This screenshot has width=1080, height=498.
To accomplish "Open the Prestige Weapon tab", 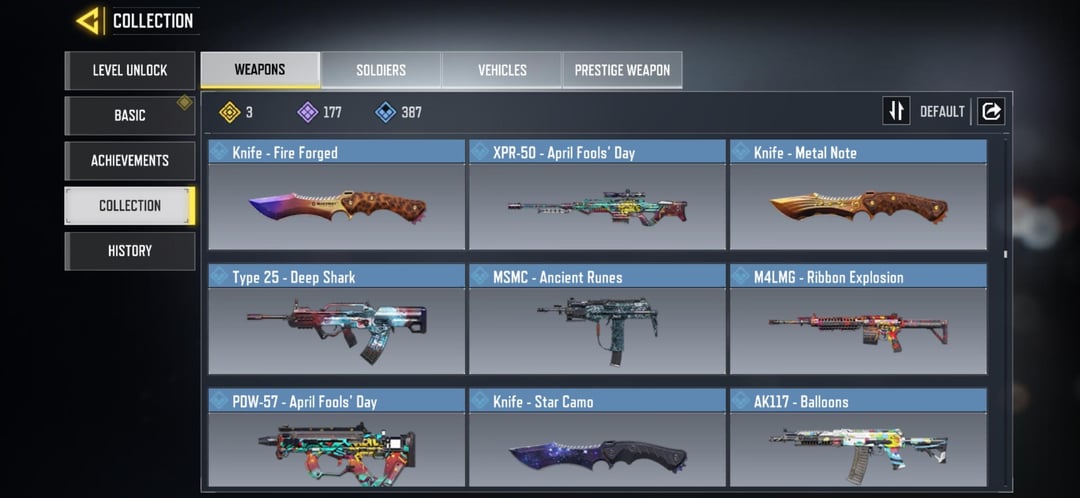I will (x=622, y=70).
